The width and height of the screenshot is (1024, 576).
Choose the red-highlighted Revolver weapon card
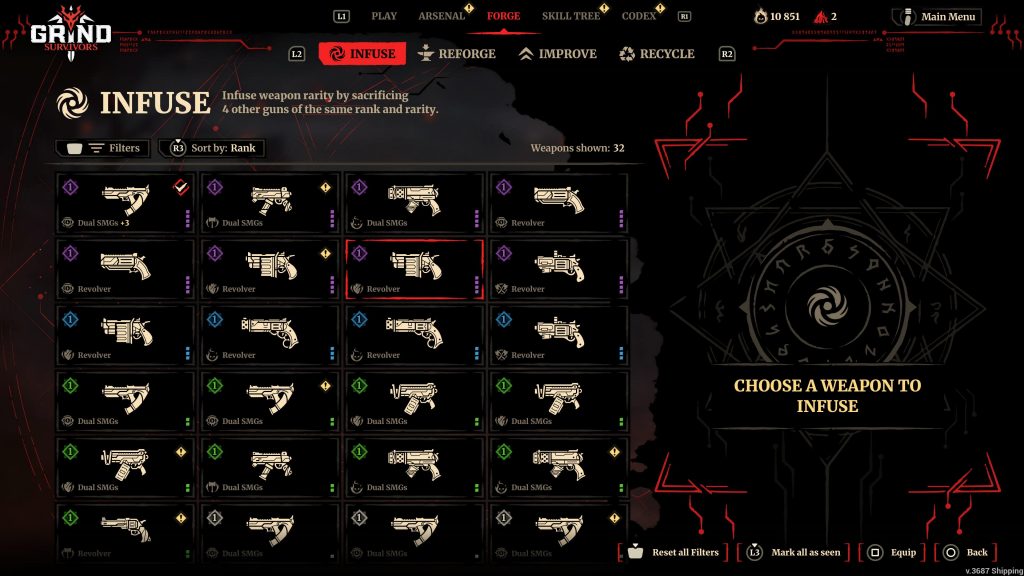[414, 268]
